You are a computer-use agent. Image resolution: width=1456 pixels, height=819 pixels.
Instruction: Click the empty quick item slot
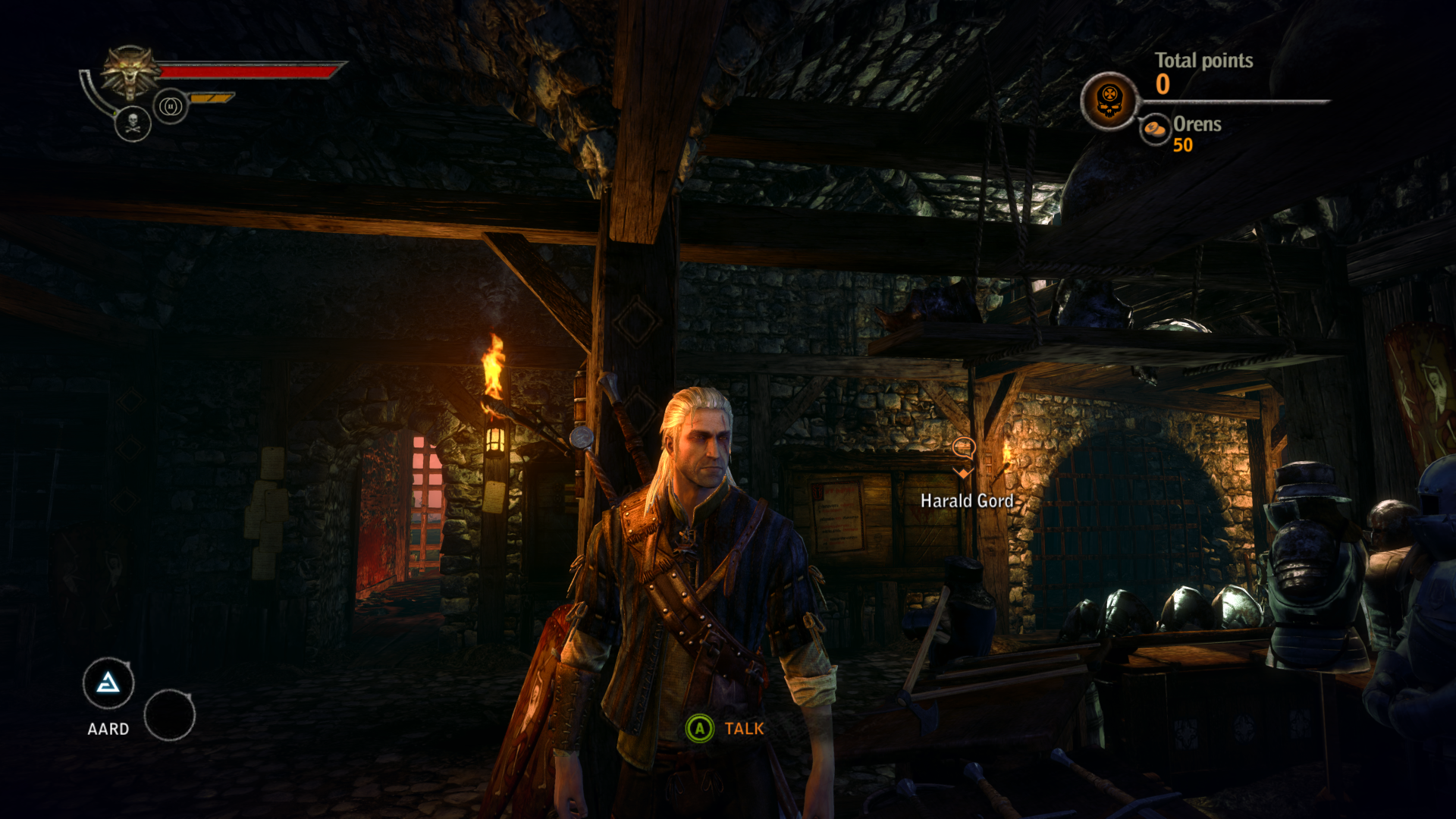coord(169,714)
